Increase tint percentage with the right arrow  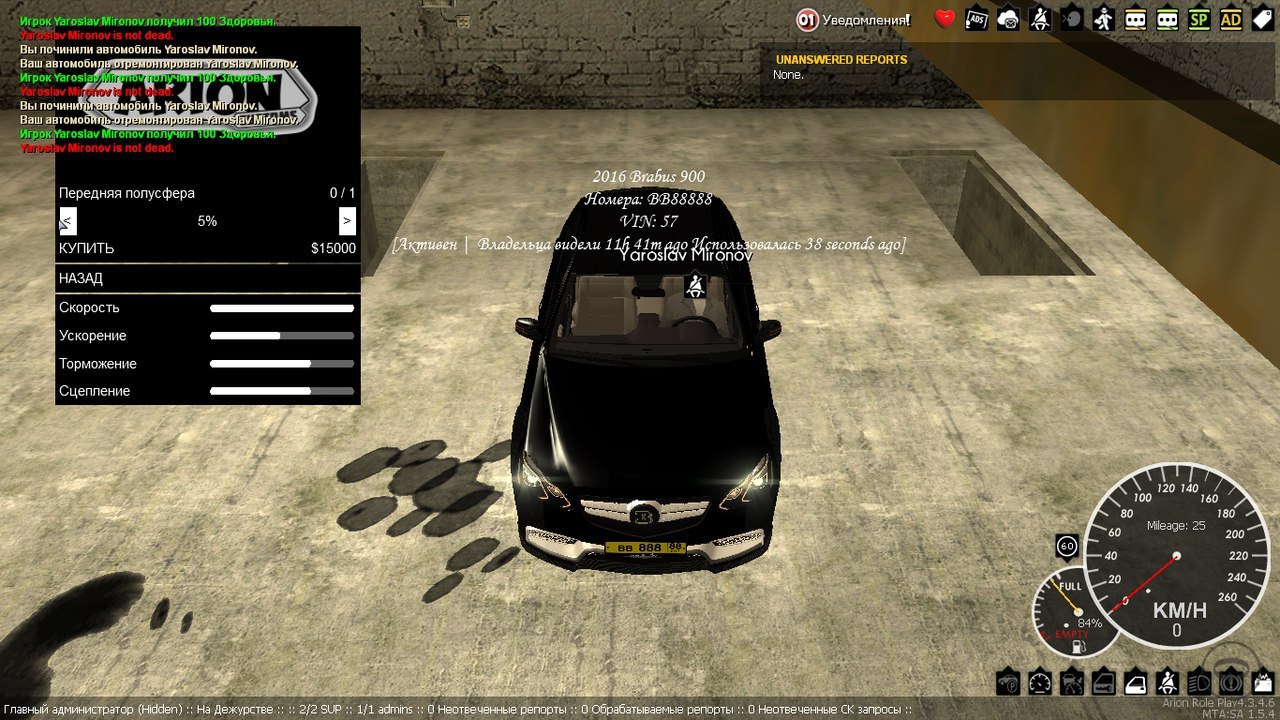(347, 221)
